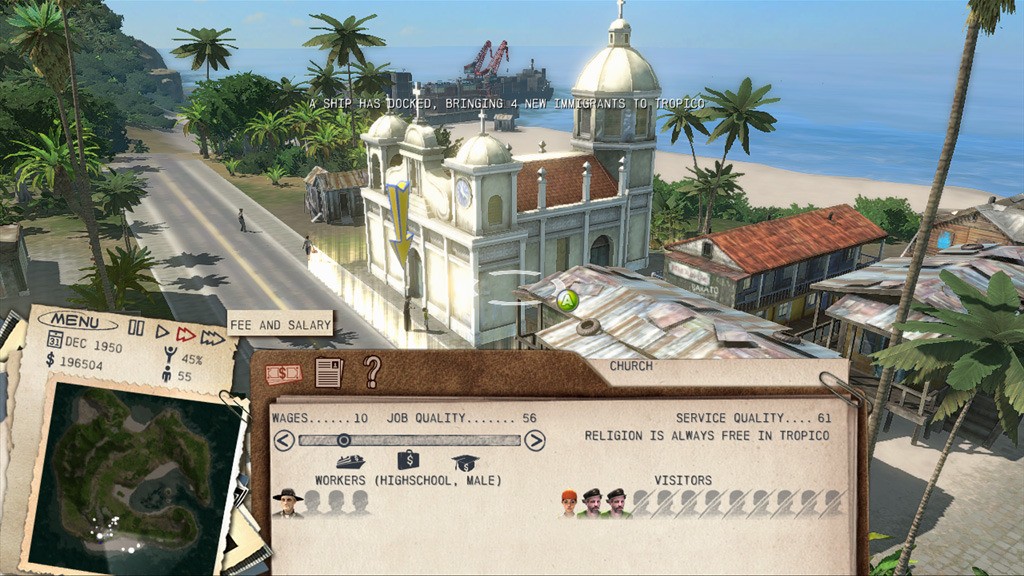
Task: Select the priest worker portrait
Action: pyautogui.click(x=289, y=502)
